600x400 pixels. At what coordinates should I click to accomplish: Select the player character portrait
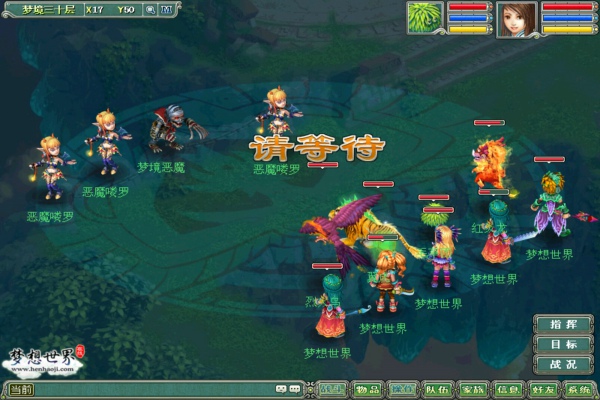[x=517, y=18]
